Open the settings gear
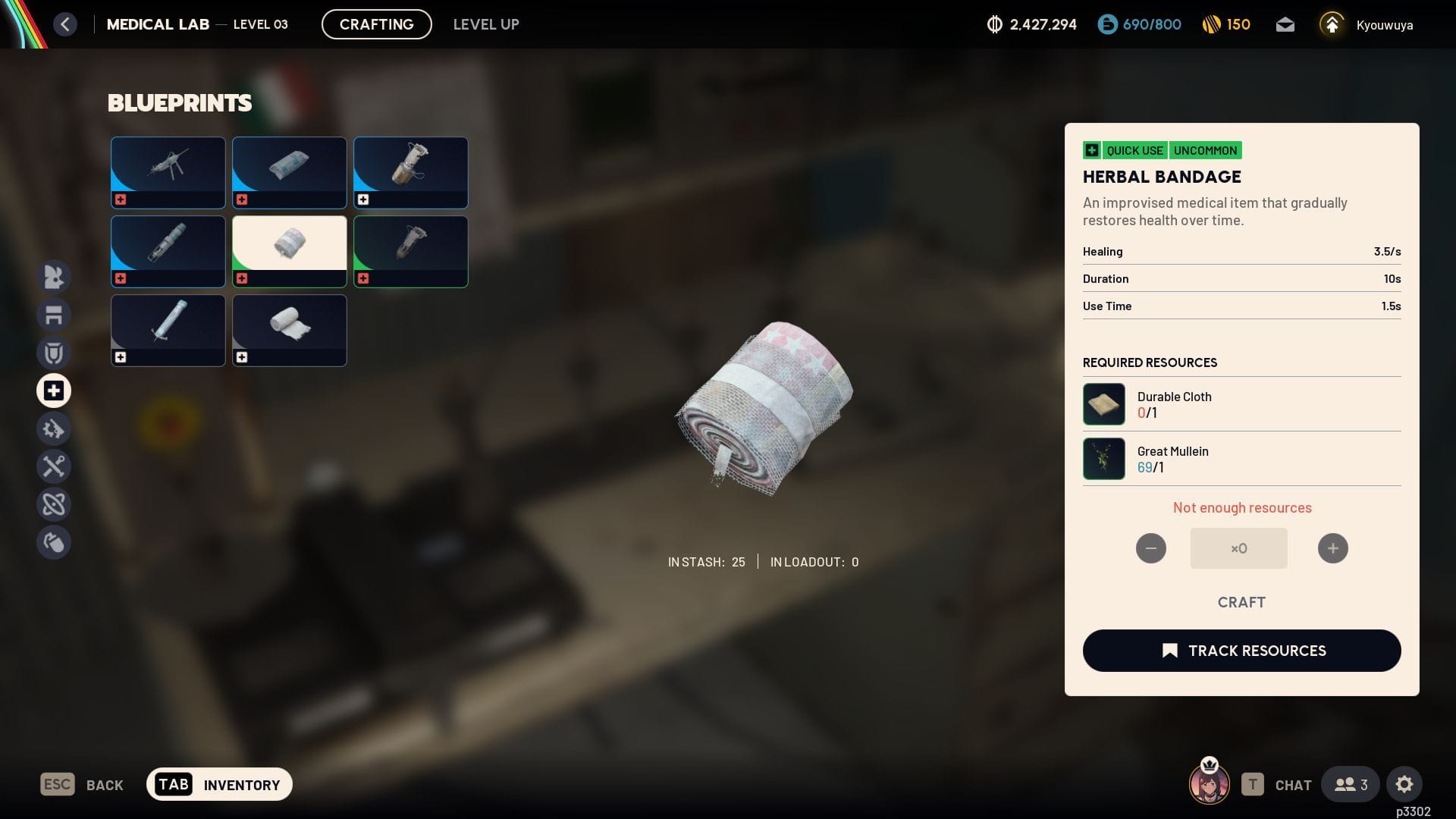1456x819 pixels. pyautogui.click(x=1404, y=784)
